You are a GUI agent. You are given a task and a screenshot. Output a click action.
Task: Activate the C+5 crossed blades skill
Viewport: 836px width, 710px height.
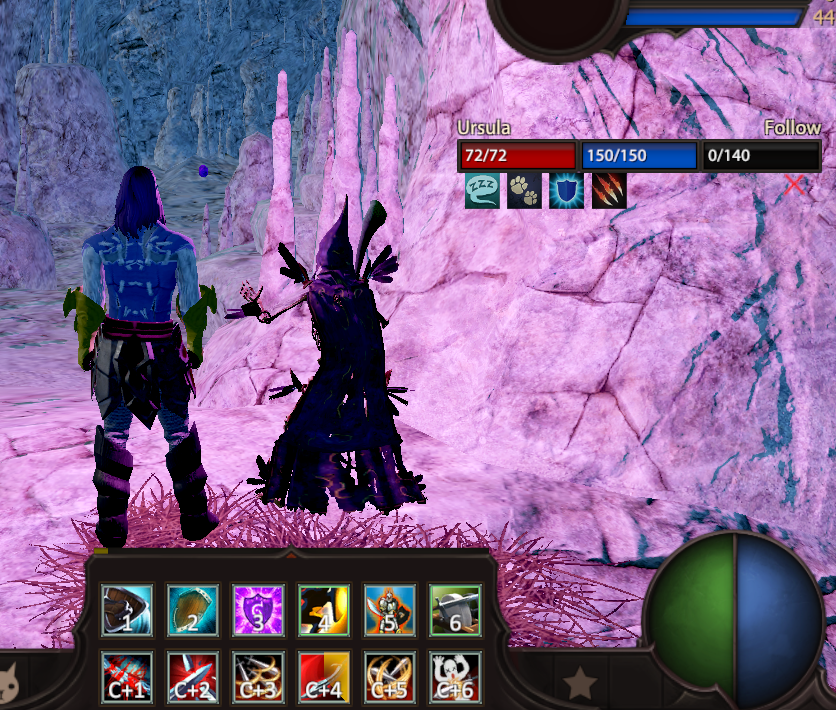point(390,677)
